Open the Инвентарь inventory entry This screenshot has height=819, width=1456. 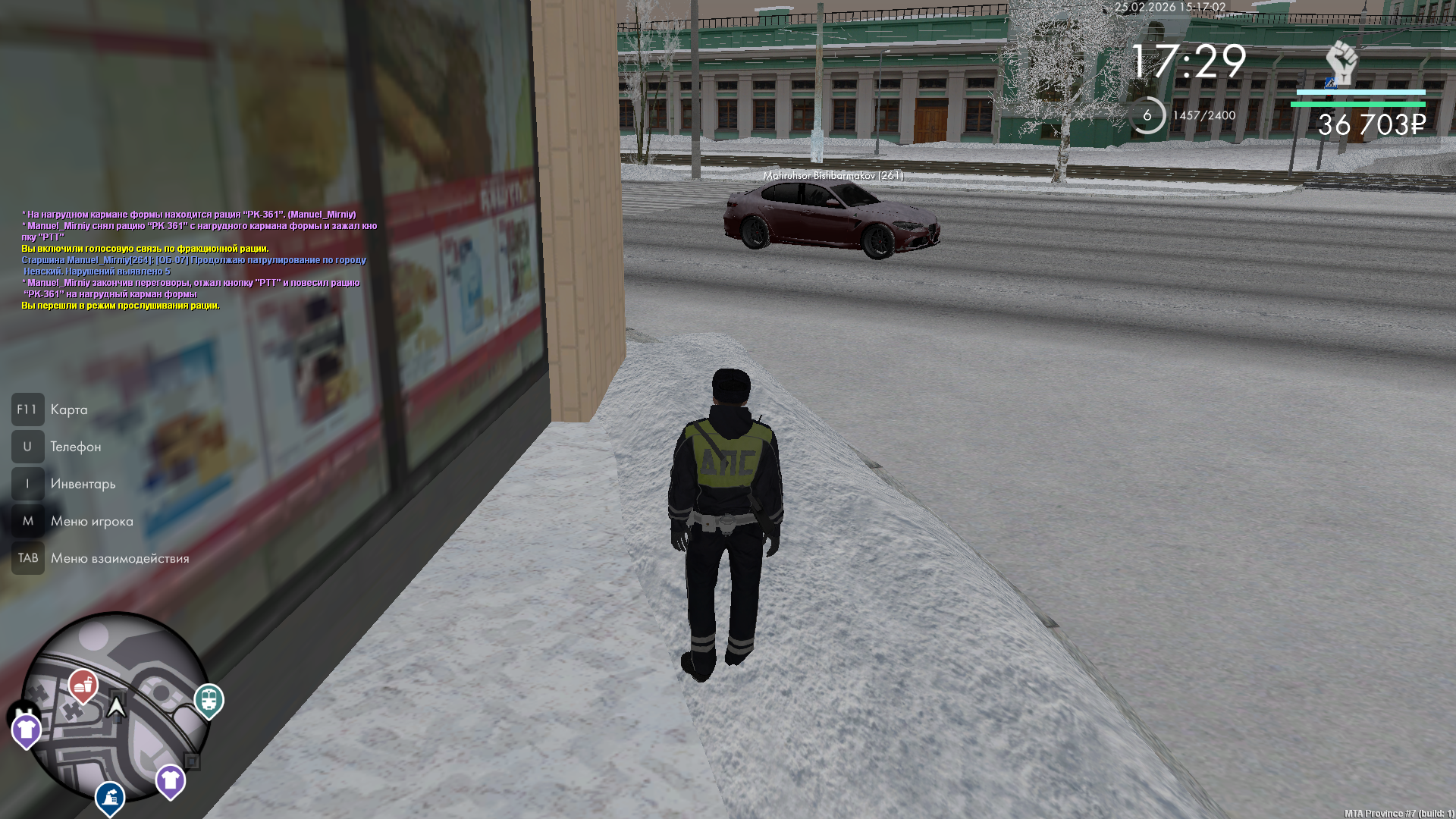pos(83,485)
